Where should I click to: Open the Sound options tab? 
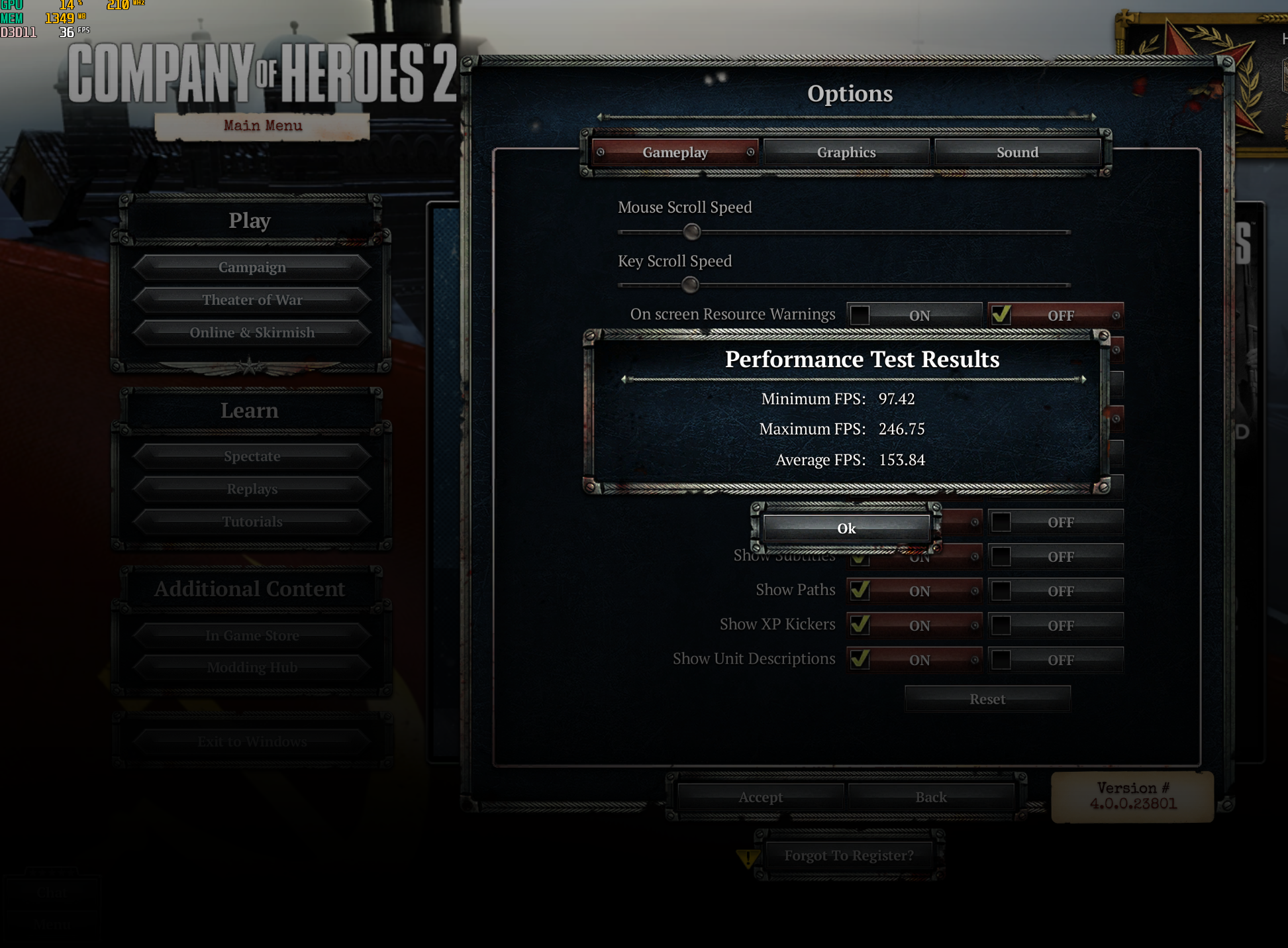pyautogui.click(x=1017, y=152)
